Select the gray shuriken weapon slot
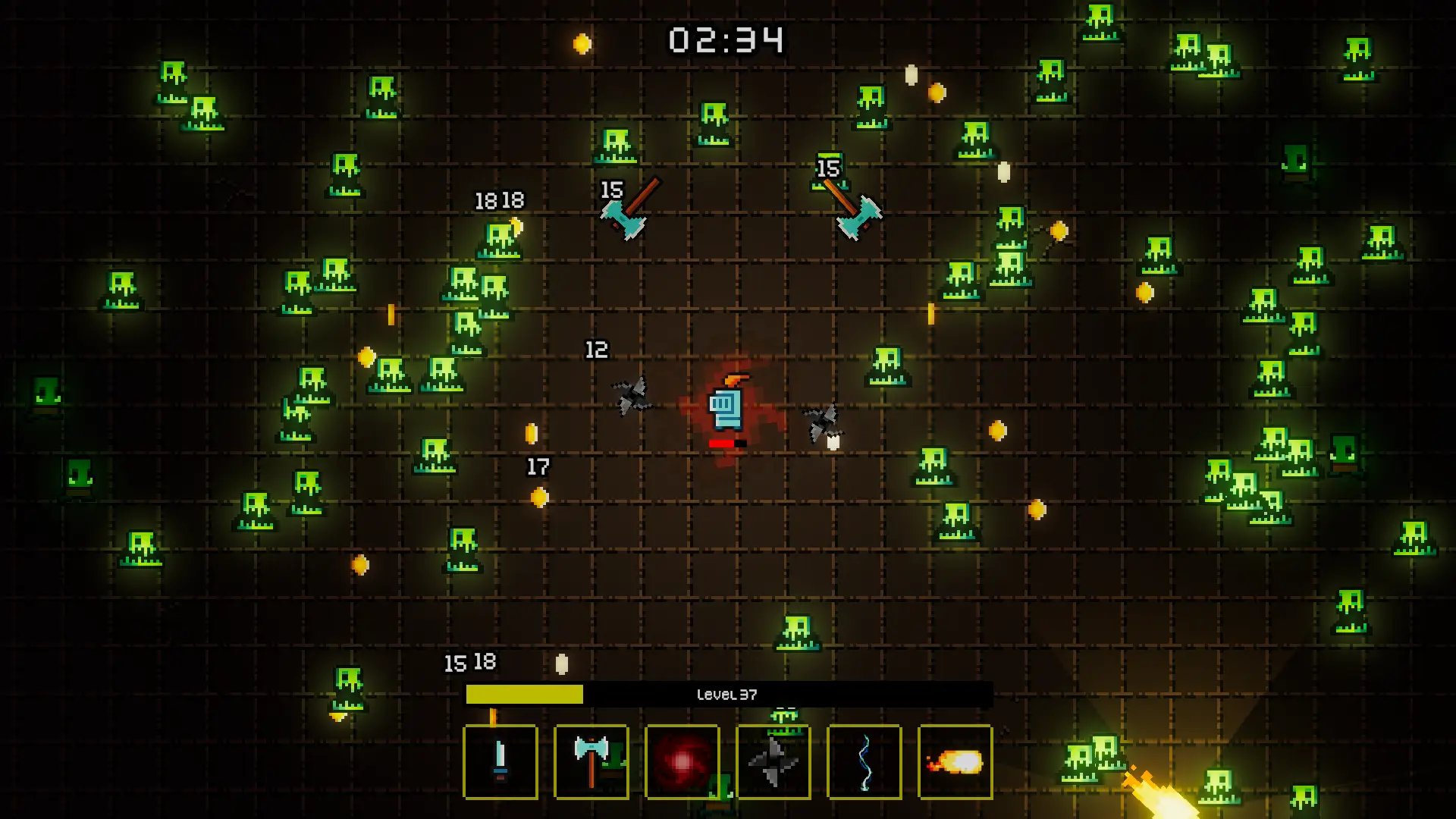The height and width of the screenshot is (819, 1456). coord(773,761)
